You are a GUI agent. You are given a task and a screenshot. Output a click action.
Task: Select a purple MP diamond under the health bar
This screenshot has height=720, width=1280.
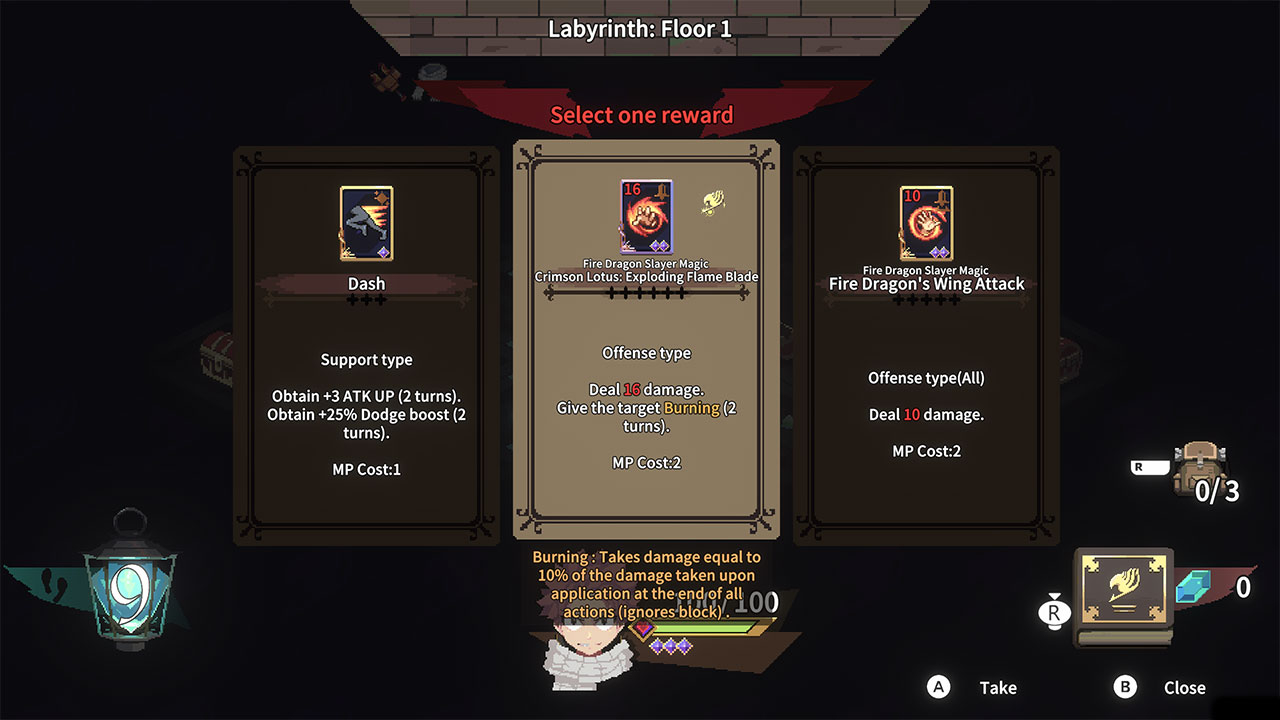click(673, 646)
